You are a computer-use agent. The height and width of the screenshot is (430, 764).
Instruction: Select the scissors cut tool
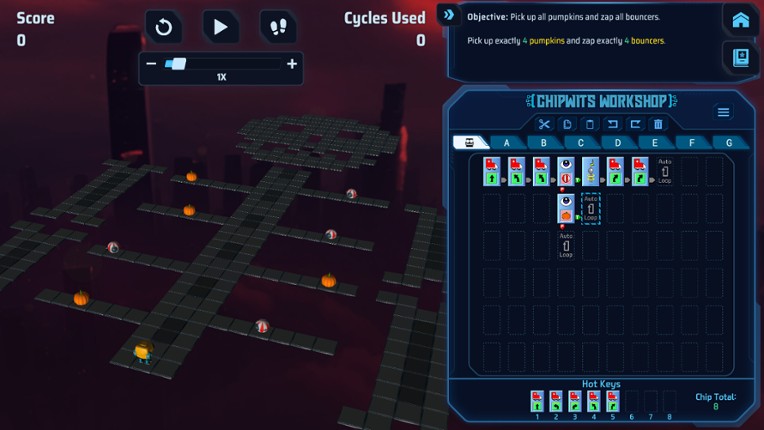click(544, 125)
